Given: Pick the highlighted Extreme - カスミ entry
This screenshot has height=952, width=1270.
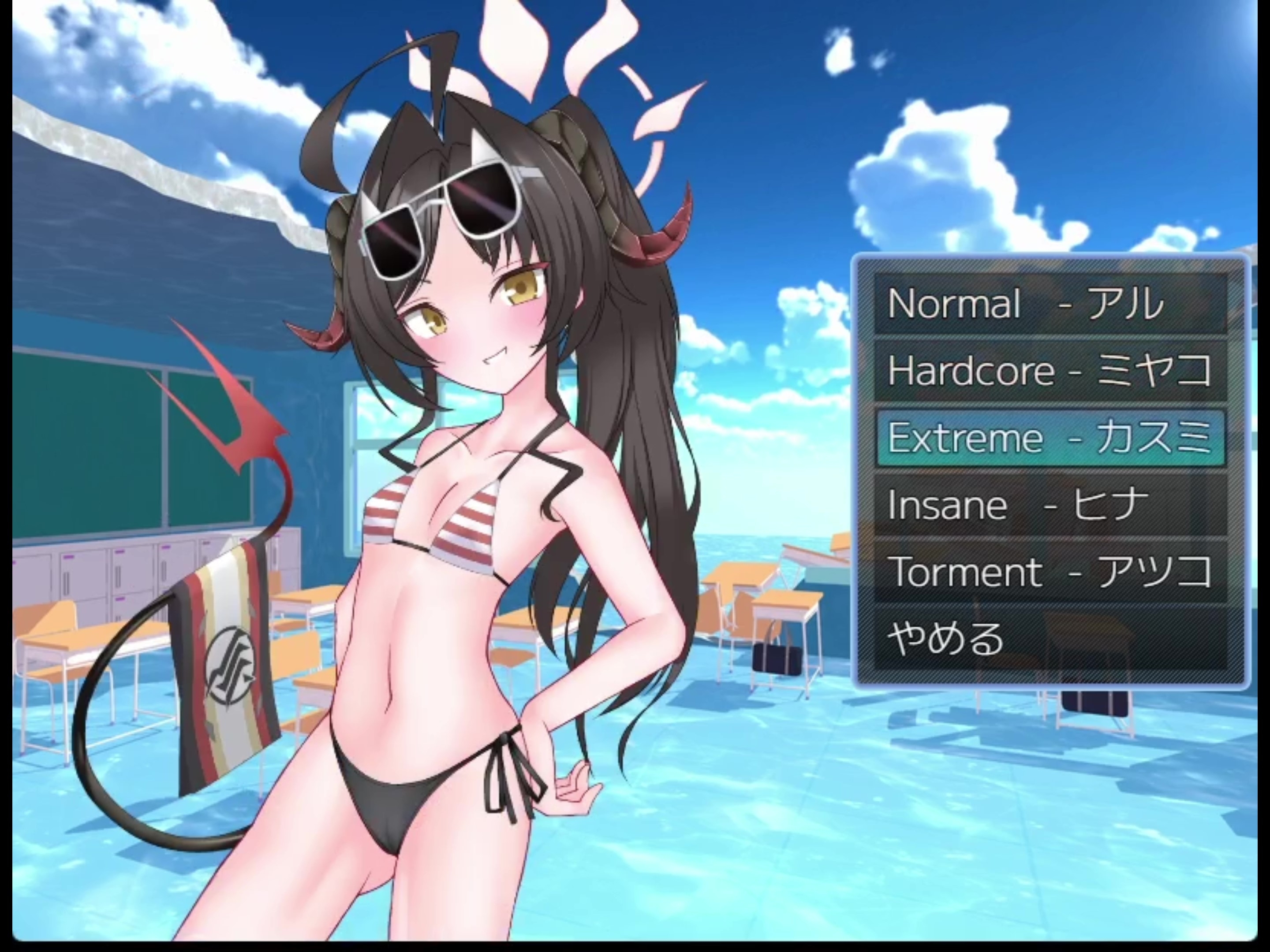Looking at the screenshot, I should (x=1050, y=437).
